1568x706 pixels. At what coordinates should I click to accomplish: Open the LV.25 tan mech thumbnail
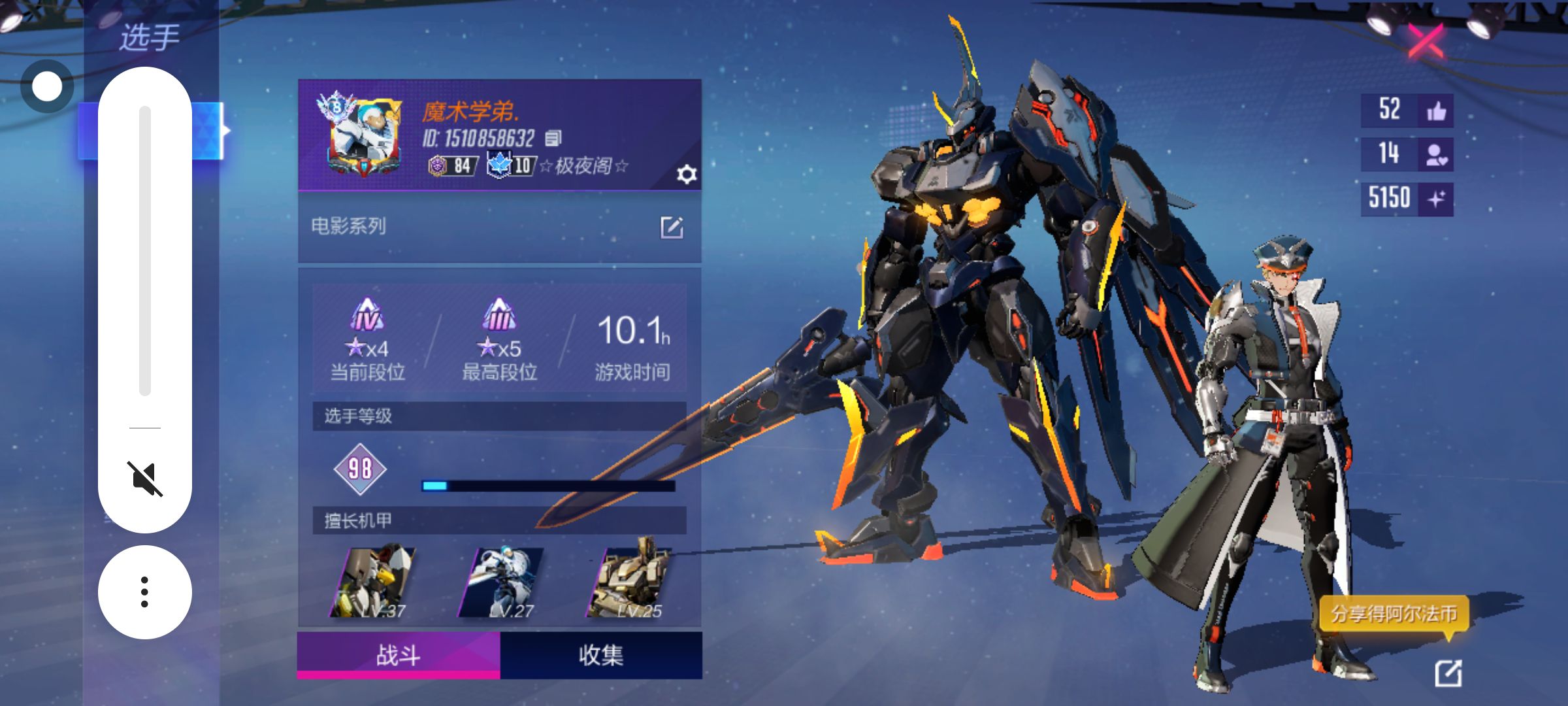click(x=630, y=582)
